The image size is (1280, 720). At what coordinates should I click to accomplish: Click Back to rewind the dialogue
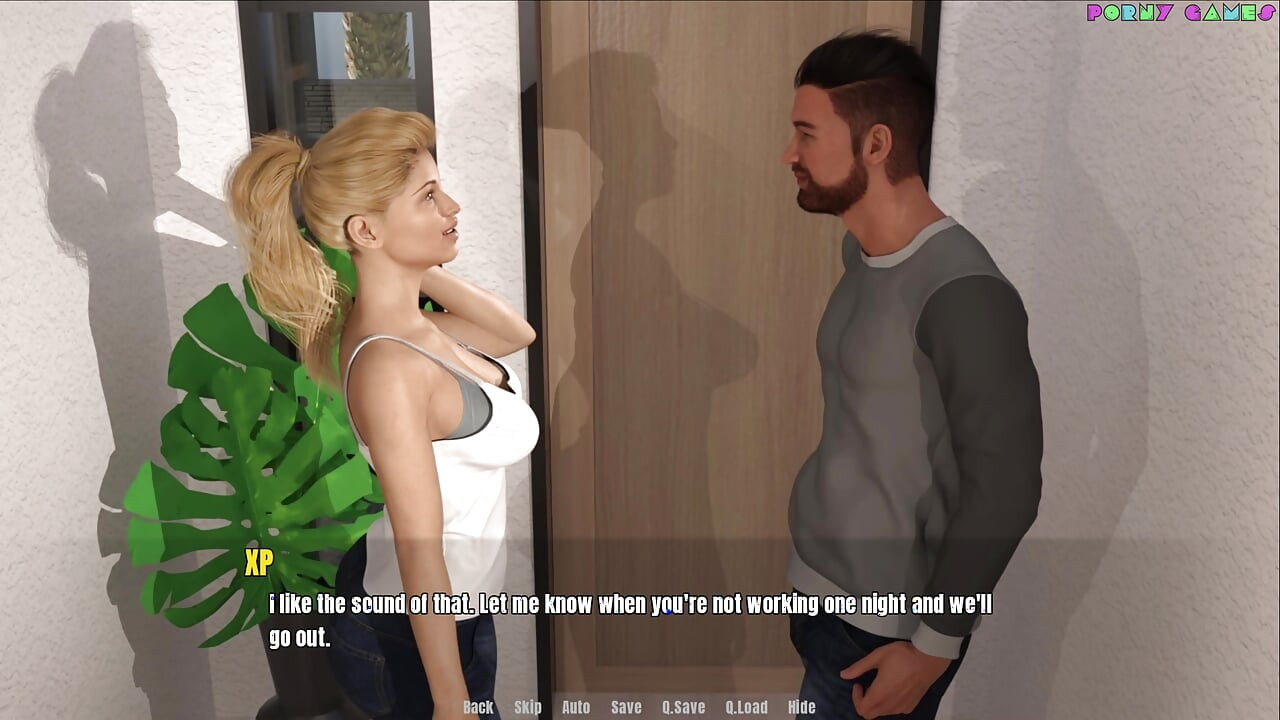coord(477,707)
